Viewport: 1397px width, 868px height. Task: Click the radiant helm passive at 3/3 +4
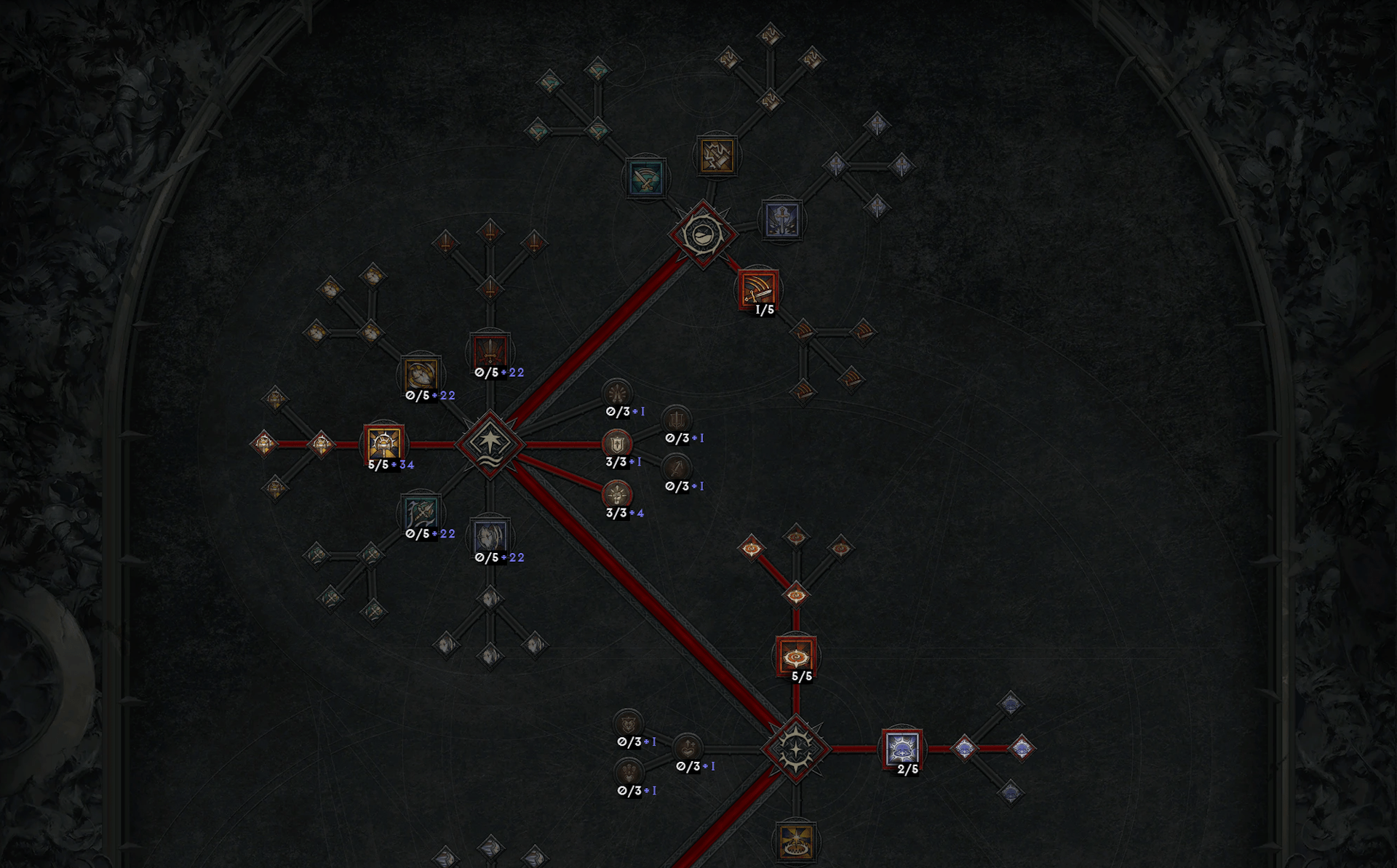coord(617,495)
